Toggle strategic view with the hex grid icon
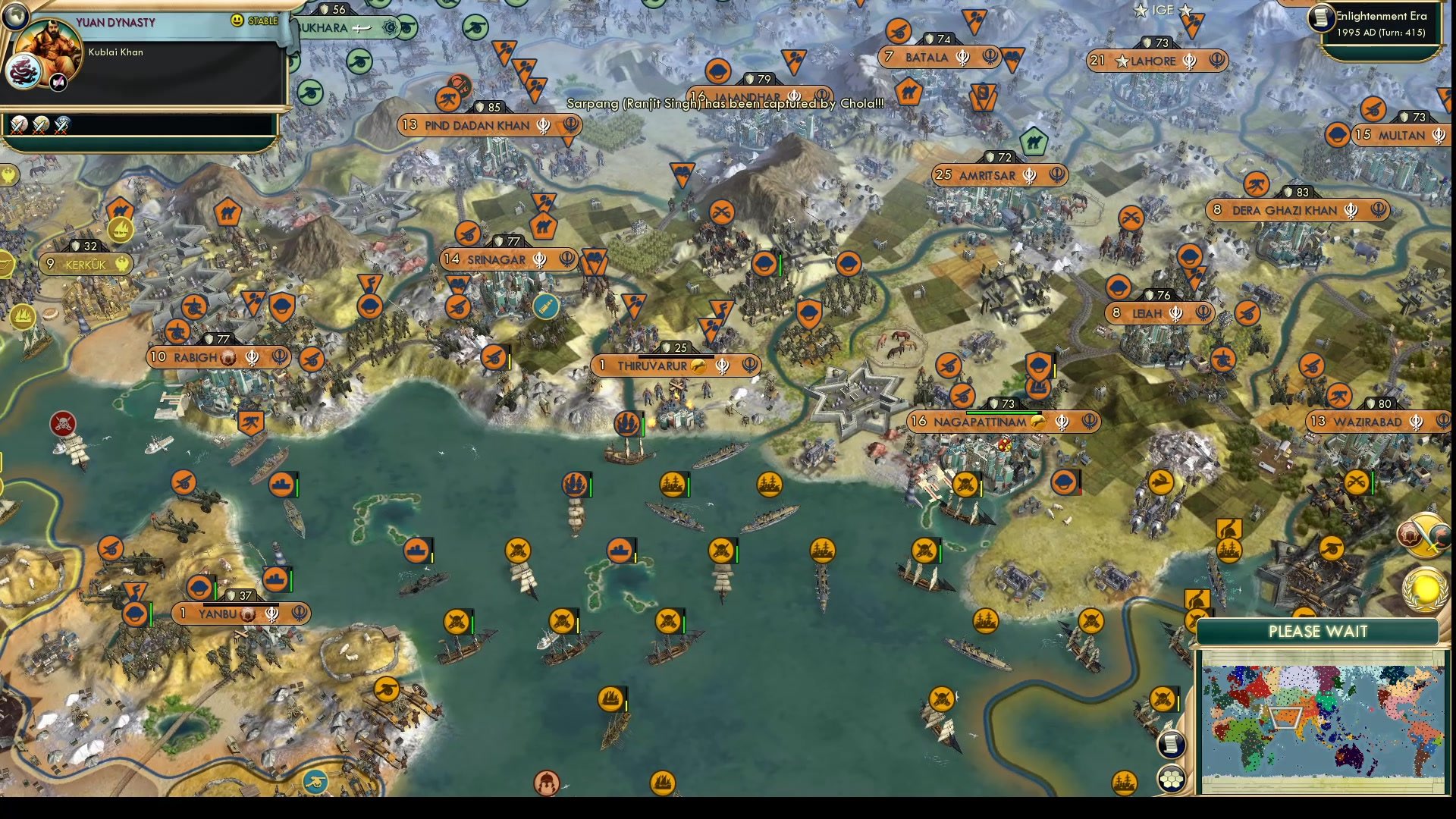Viewport: 1456px width, 819px height. 1172,778
